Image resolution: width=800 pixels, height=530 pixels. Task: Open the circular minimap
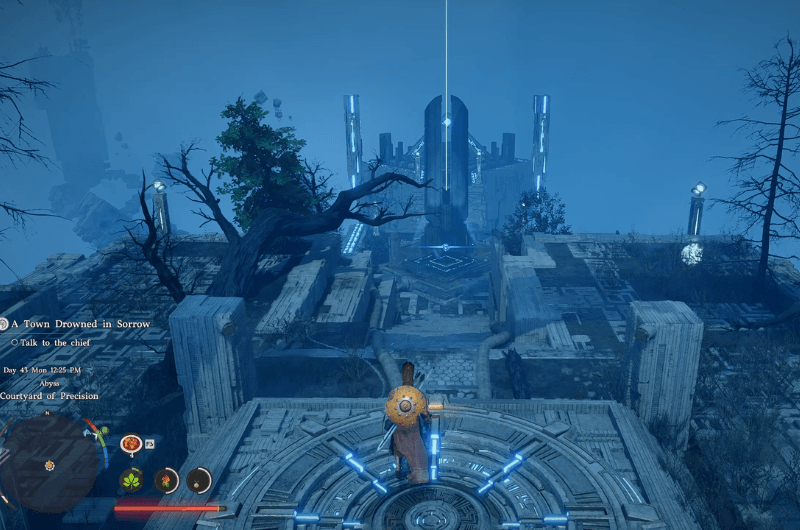pos(48,464)
